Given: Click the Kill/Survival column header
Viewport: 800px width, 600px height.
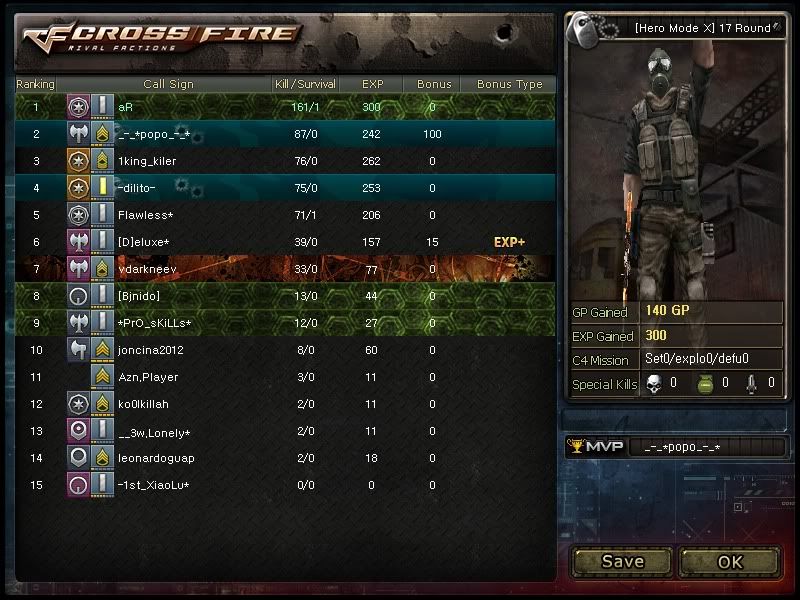Looking at the screenshot, I should point(305,84).
